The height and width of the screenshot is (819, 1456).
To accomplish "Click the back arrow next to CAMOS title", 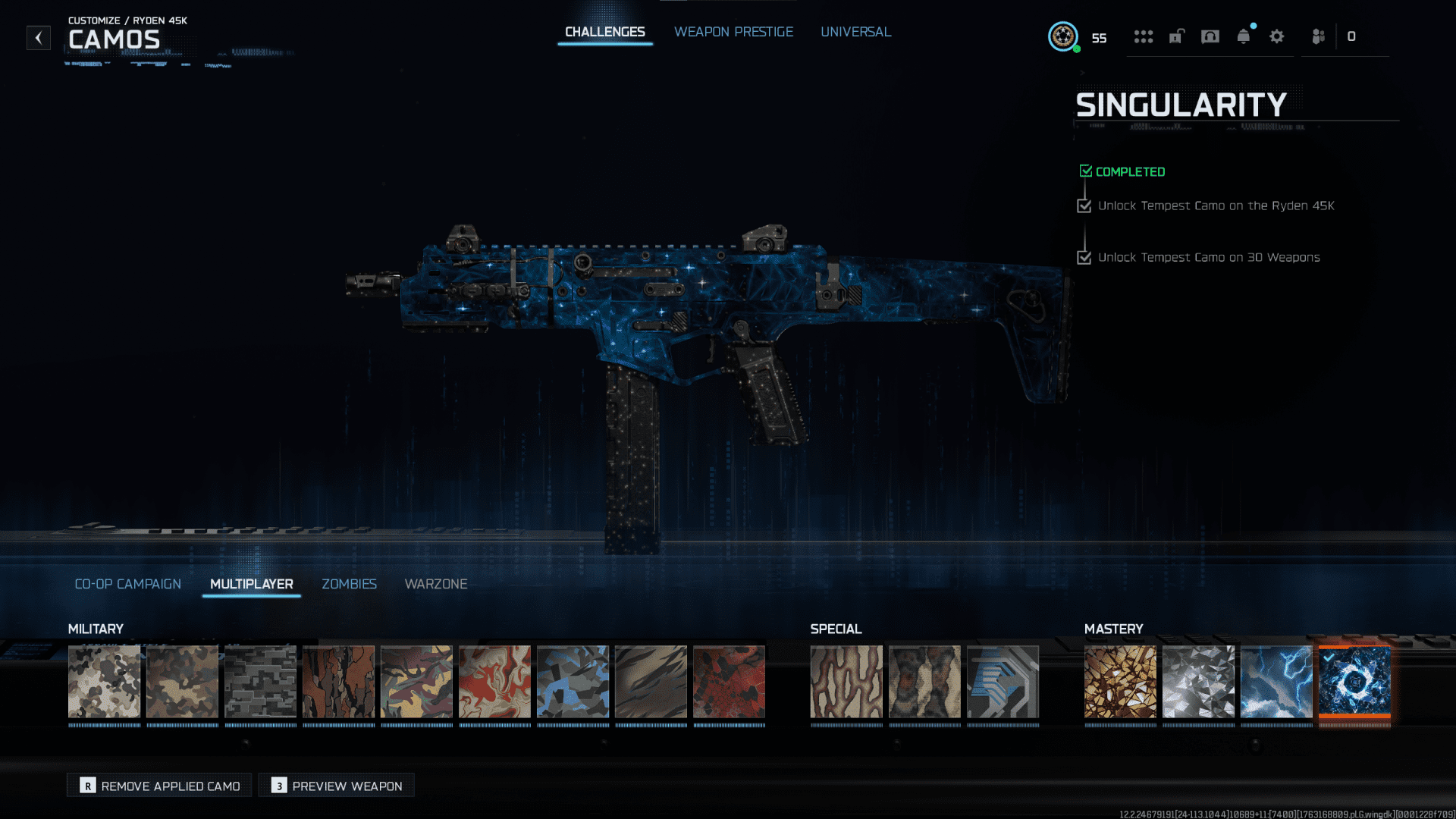I will coord(38,38).
